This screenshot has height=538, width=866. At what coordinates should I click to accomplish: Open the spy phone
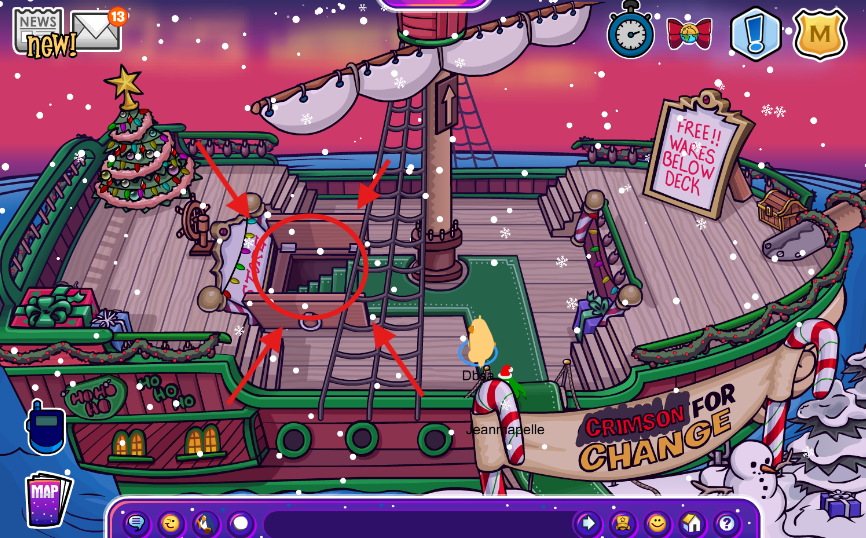[x=46, y=430]
